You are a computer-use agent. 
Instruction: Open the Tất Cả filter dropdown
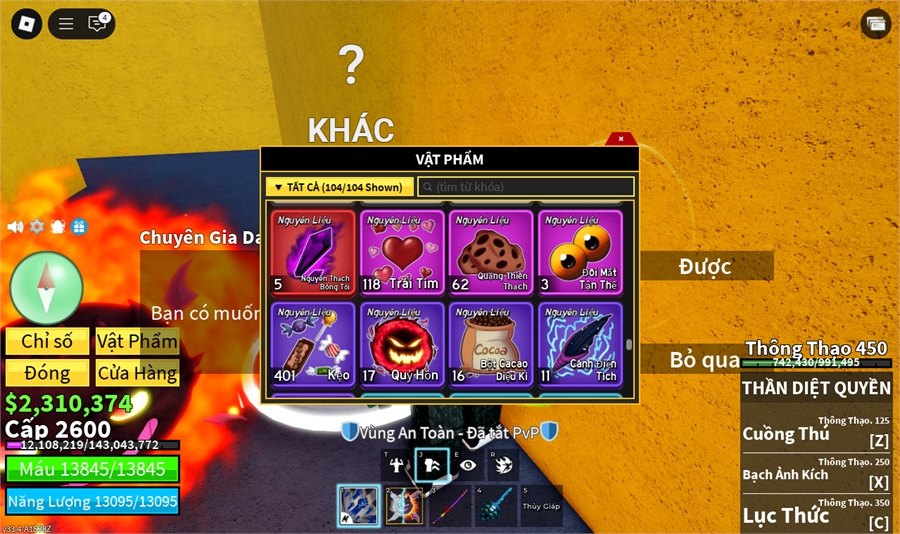click(x=340, y=187)
